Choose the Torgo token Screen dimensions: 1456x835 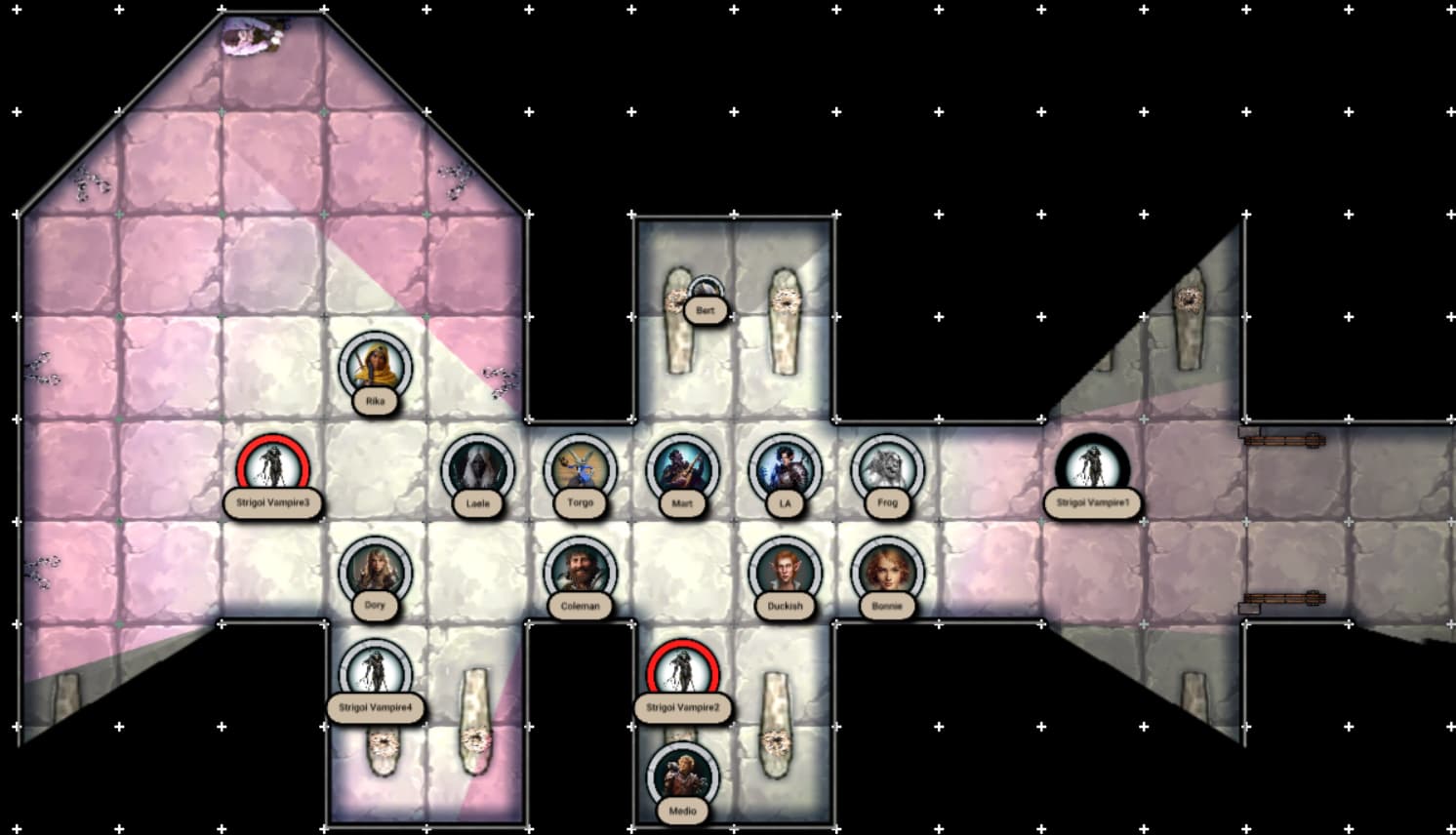581,469
